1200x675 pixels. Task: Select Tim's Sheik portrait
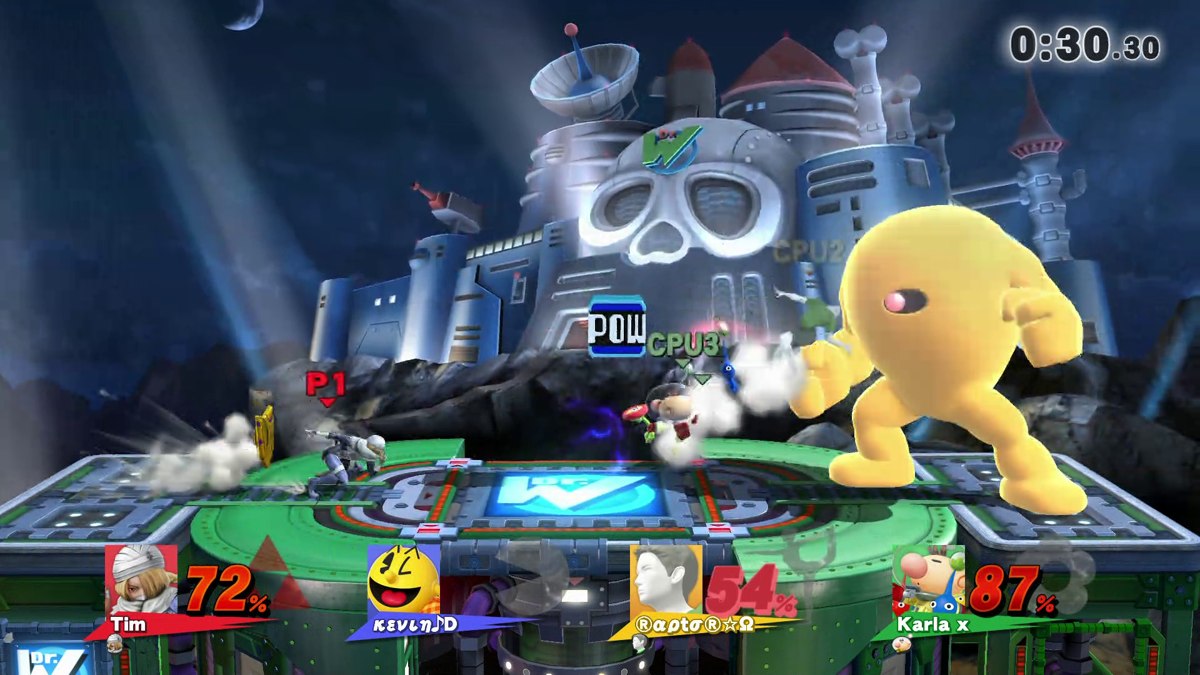[141, 580]
